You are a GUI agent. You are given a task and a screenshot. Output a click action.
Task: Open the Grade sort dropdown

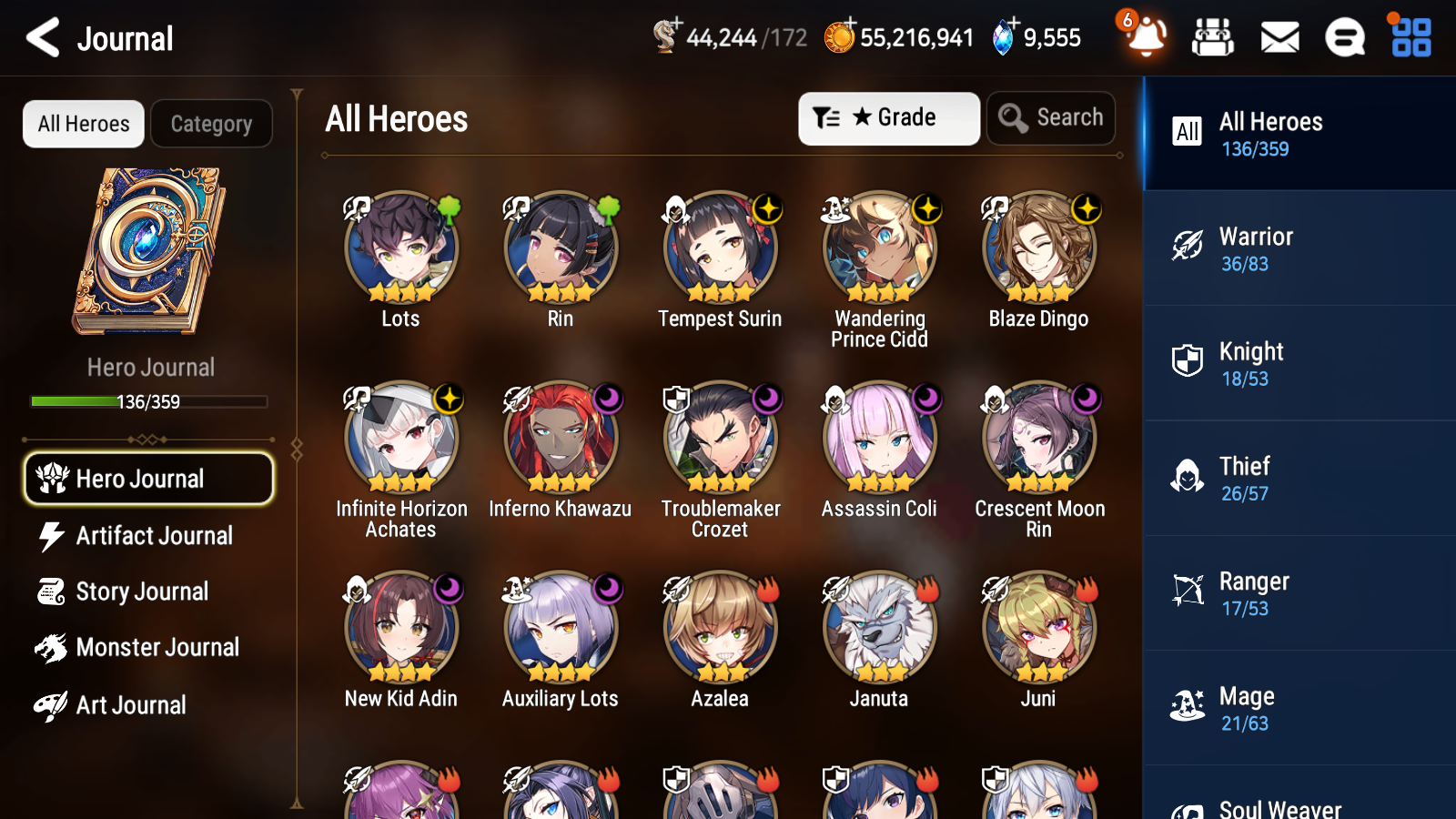(x=888, y=118)
